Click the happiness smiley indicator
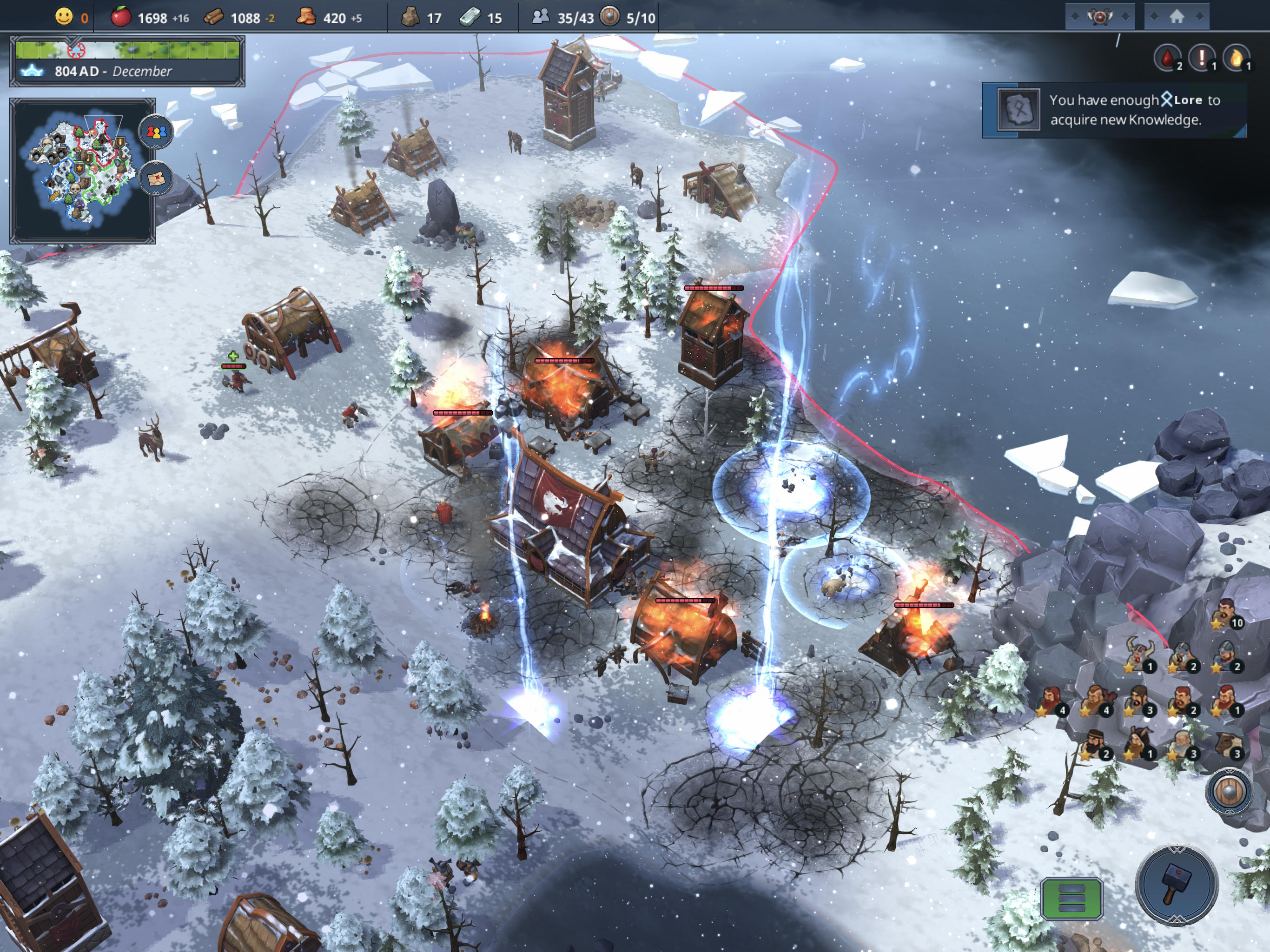The image size is (1270, 952). (x=65, y=17)
